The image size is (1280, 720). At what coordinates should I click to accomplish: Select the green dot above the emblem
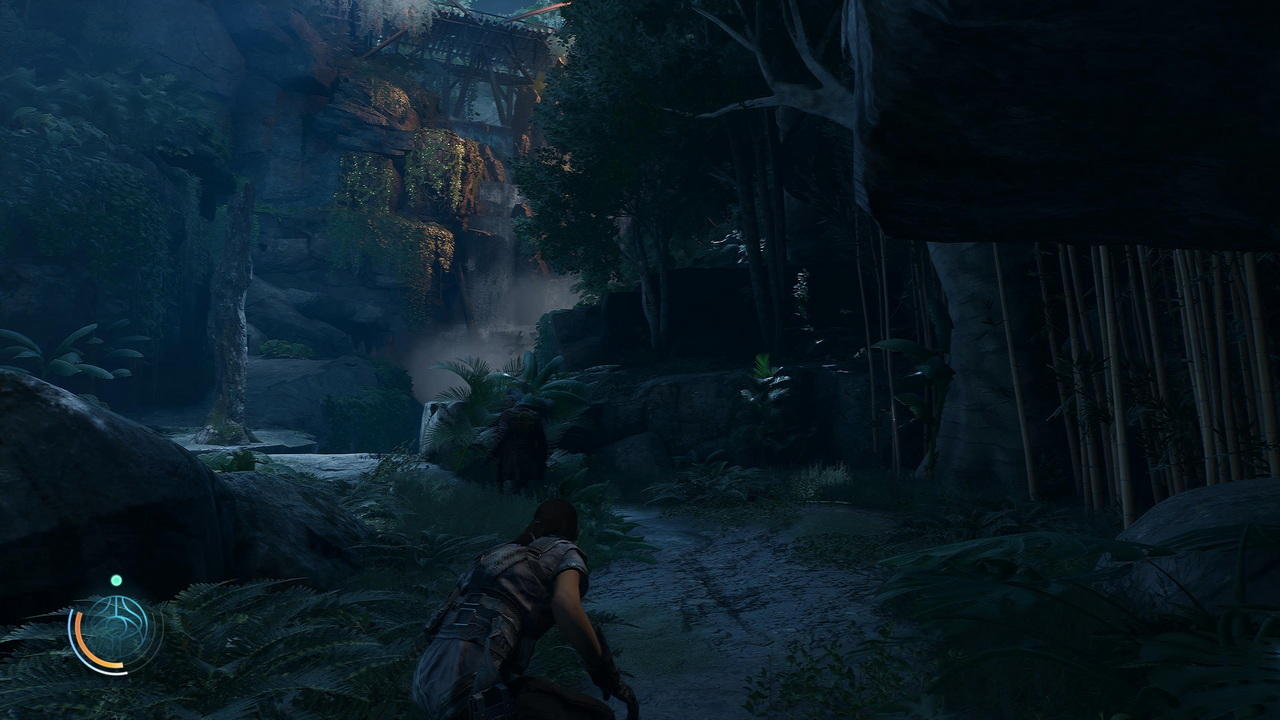coord(116,580)
